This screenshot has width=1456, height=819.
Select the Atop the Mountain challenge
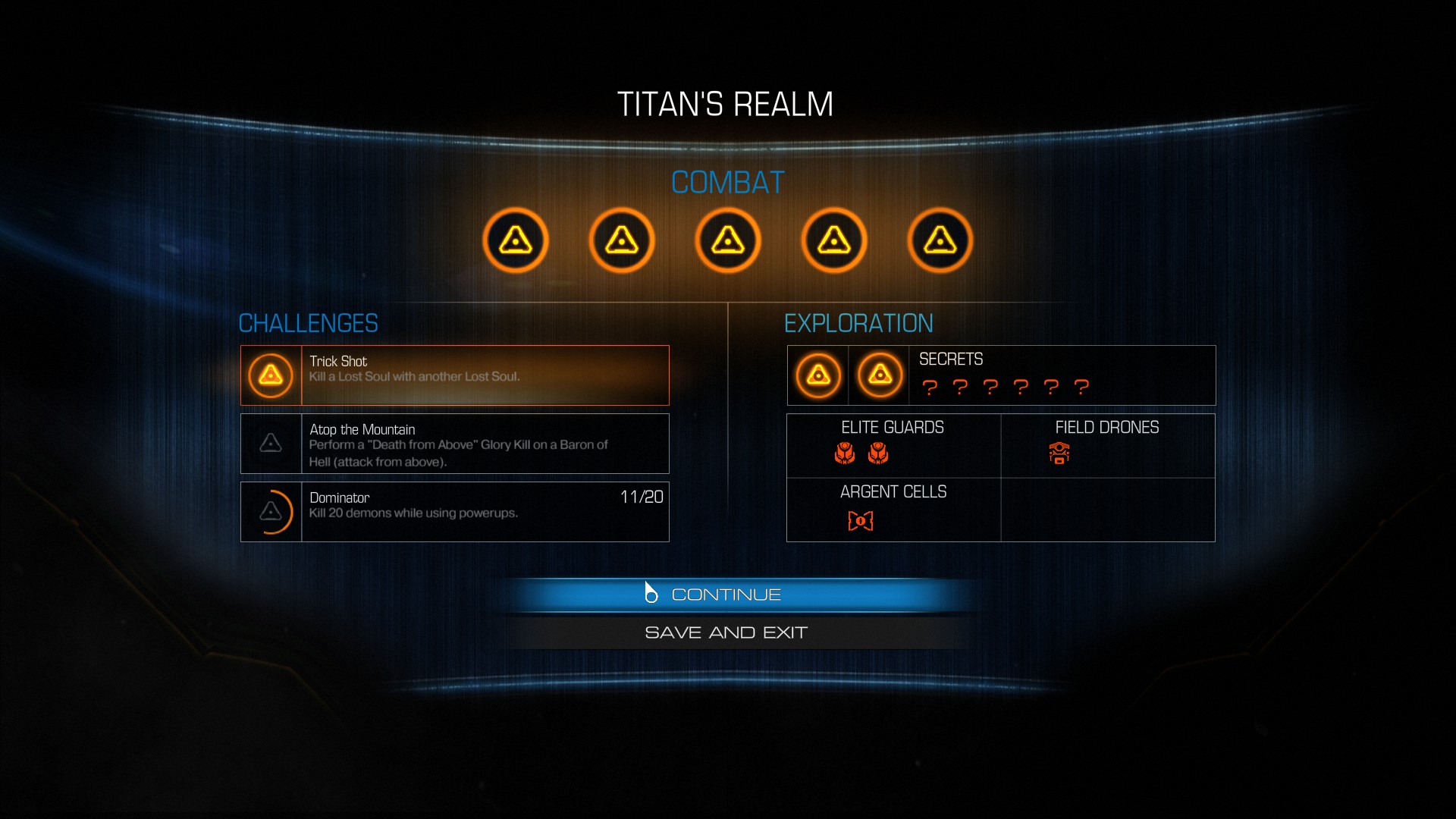455,444
